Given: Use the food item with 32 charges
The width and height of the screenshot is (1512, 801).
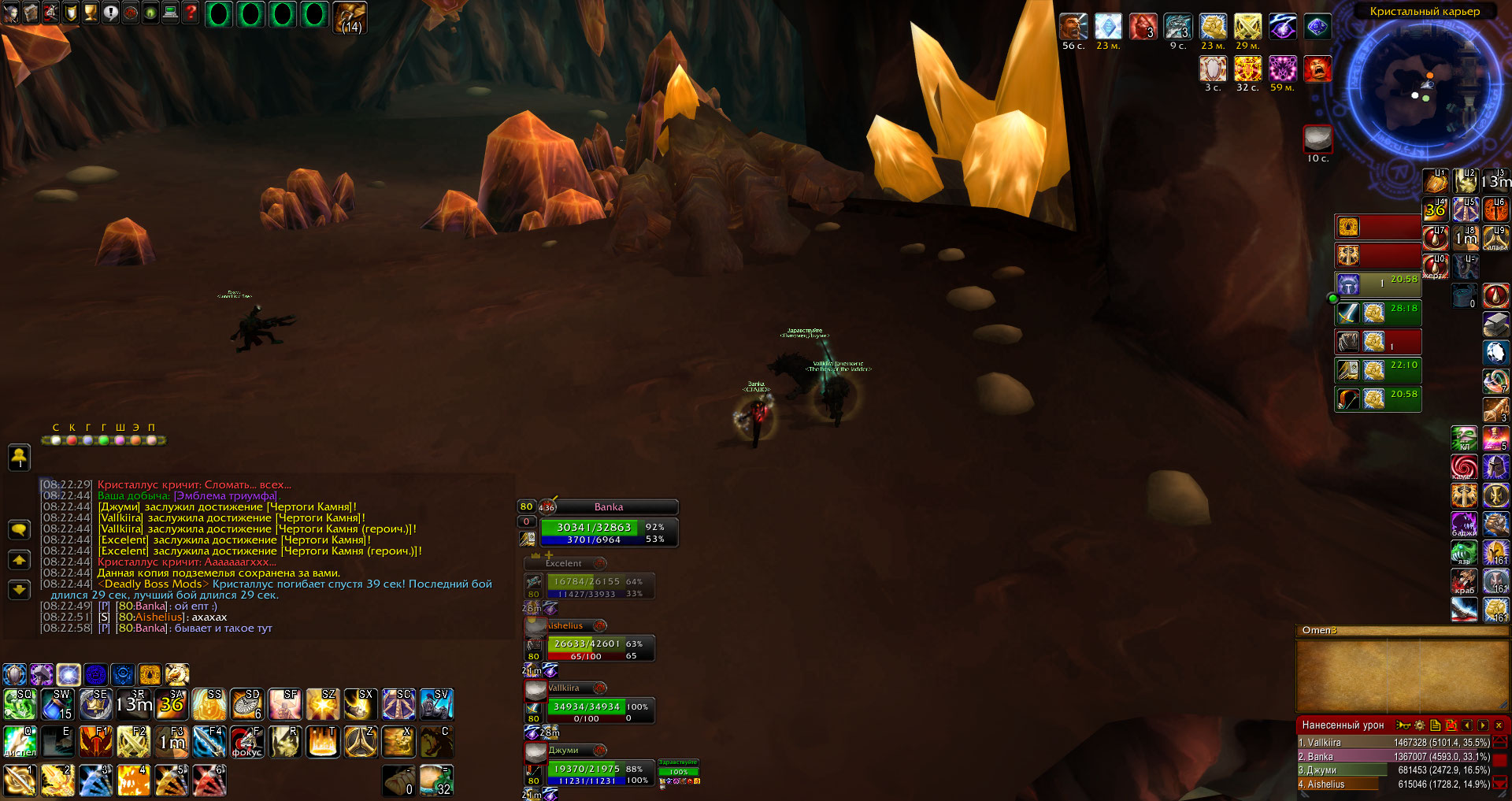Looking at the screenshot, I should coord(435,780).
